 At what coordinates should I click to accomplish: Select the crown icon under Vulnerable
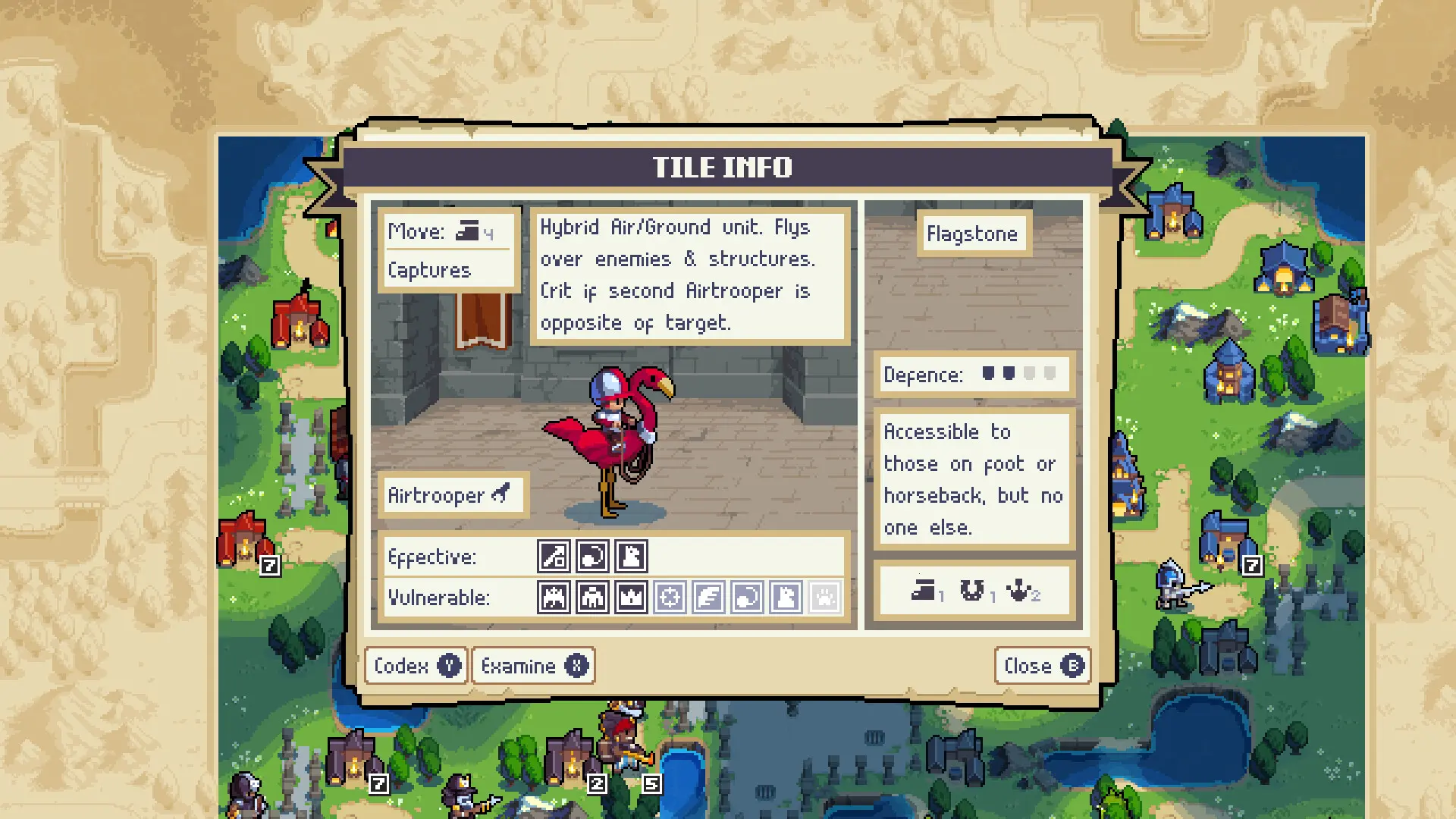click(x=632, y=598)
